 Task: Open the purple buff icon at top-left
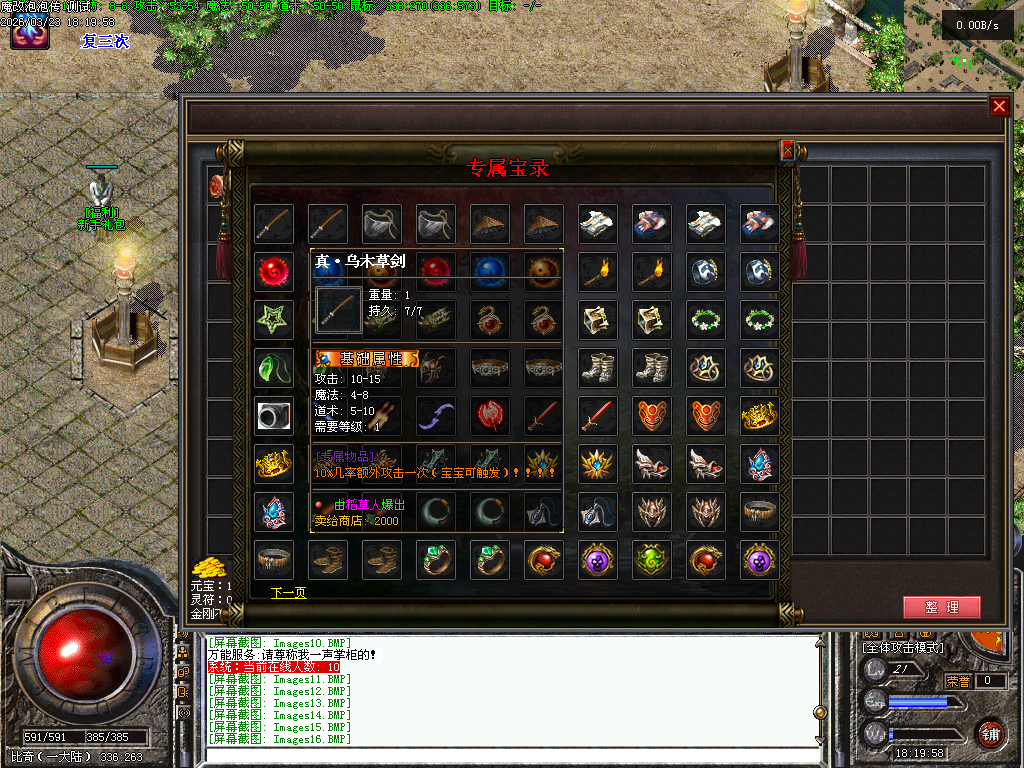[30, 34]
